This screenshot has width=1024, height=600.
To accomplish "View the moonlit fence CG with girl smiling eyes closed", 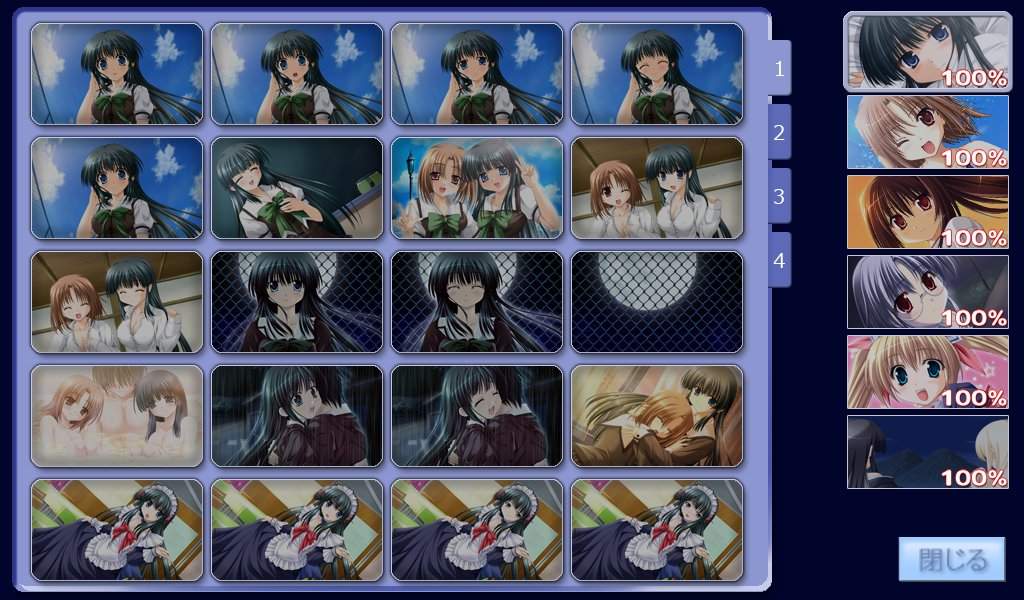I will click(476, 302).
